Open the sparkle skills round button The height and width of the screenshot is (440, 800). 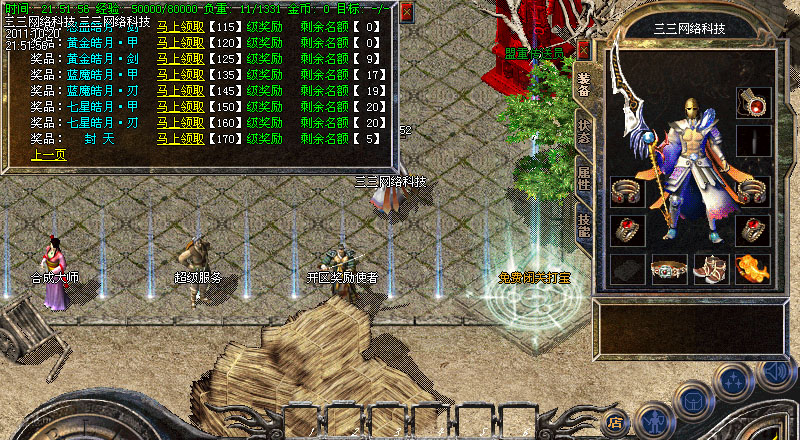tap(735, 381)
